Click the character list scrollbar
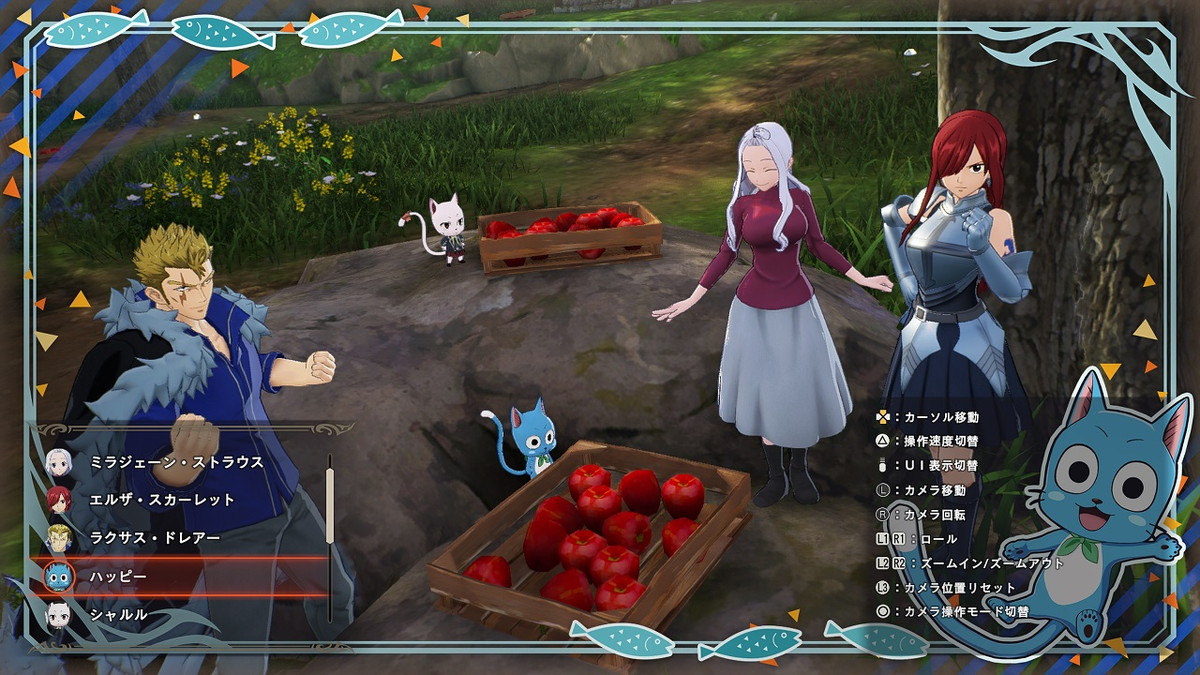Image resolution: width=1200 pixels, height=675 pixels. click(x=330, y=506)
